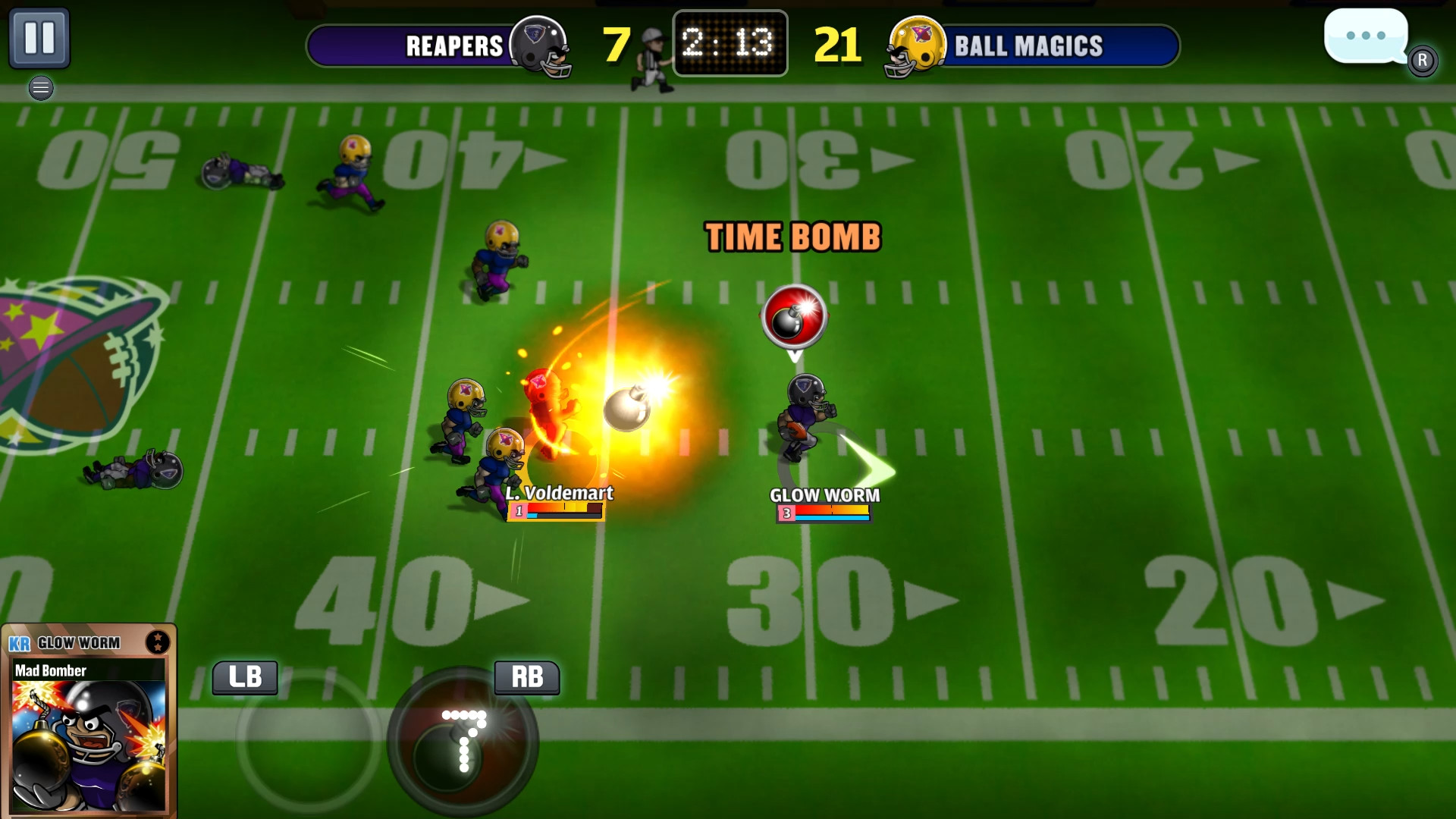
Task: Click the Time Bomb marker above Glow Worm
Action: point(795,317)
